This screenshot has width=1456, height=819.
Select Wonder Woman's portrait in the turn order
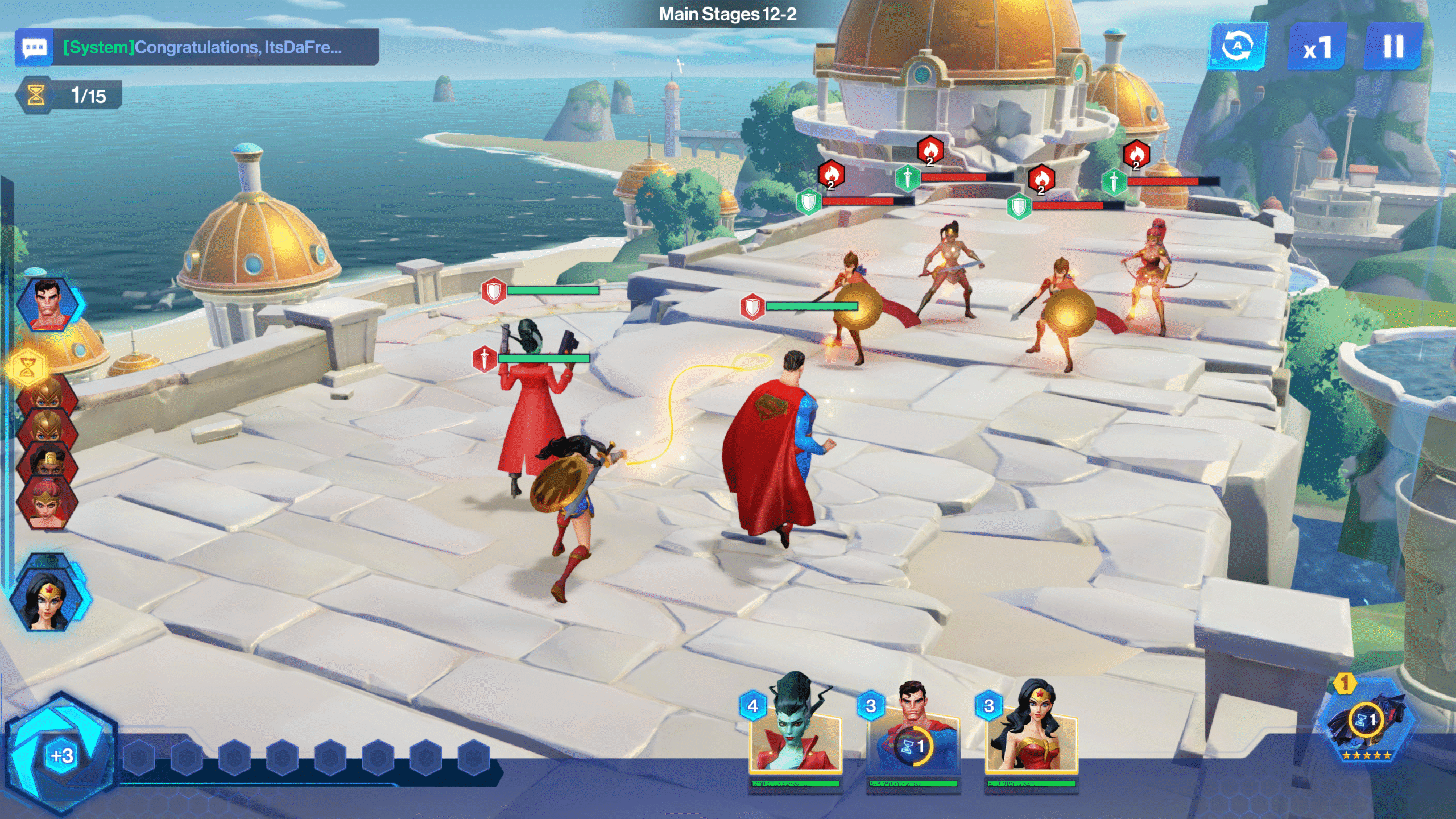tap(48, 595)
